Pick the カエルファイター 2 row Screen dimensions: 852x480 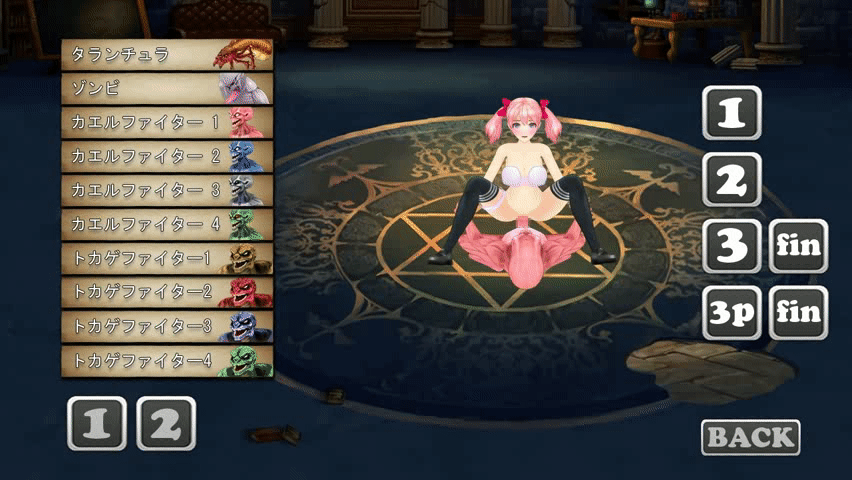pos(166,156)
